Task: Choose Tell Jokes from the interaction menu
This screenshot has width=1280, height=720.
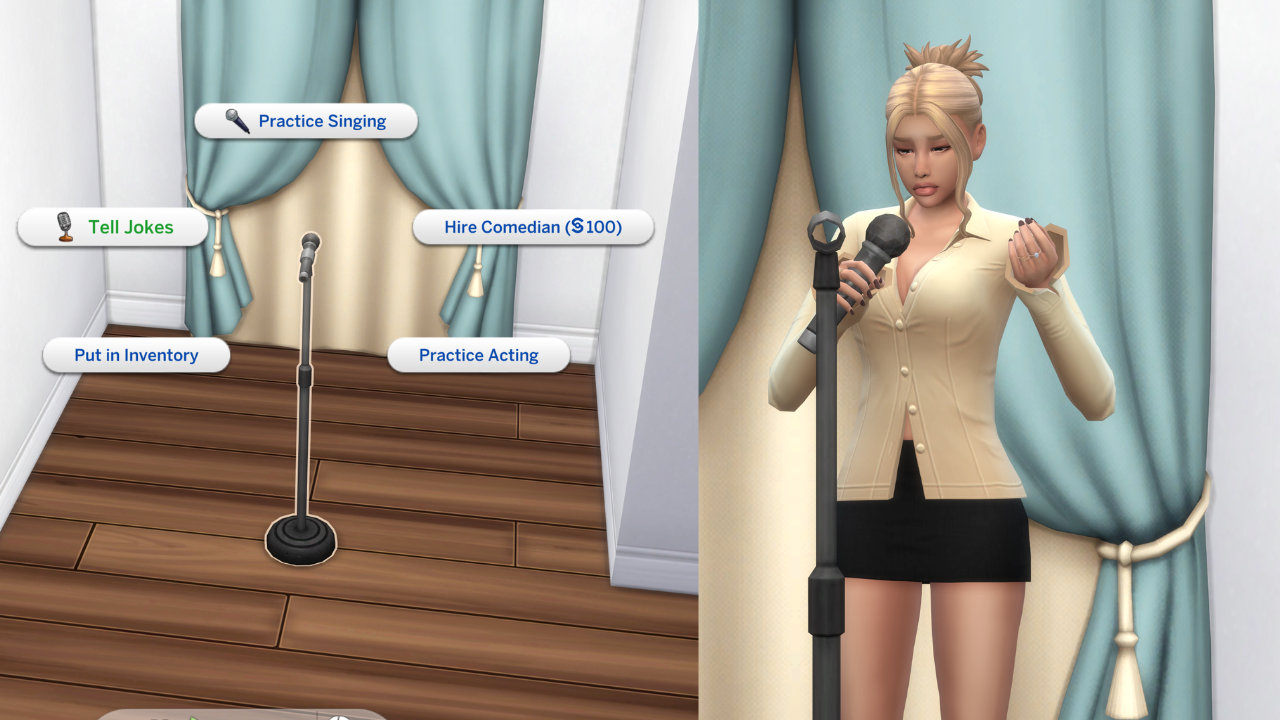Action: click(x=125, y=227)
